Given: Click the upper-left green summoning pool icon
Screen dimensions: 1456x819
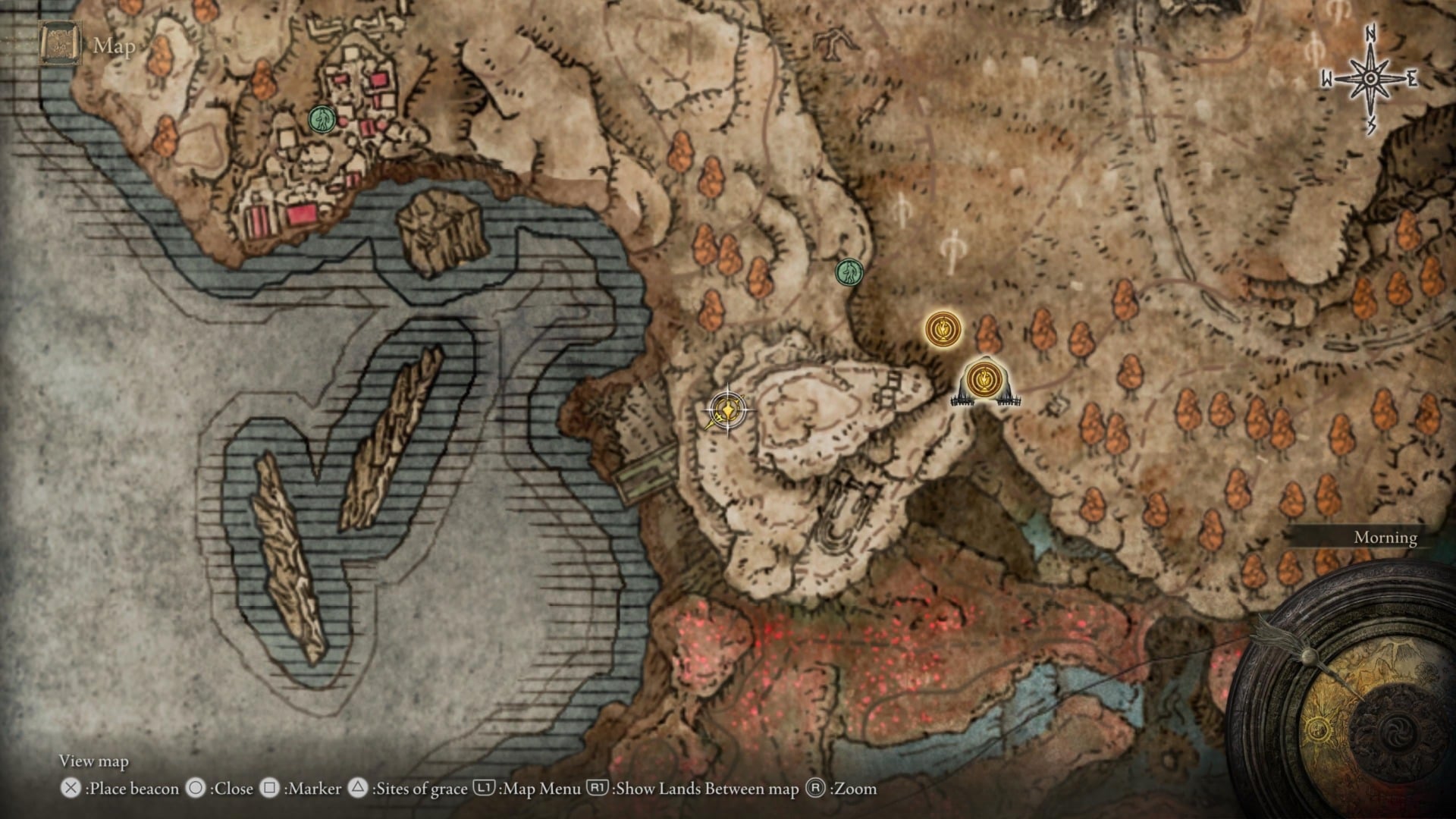Looking at the screenshot, I should pyautogui.click(x=320, y=118).
